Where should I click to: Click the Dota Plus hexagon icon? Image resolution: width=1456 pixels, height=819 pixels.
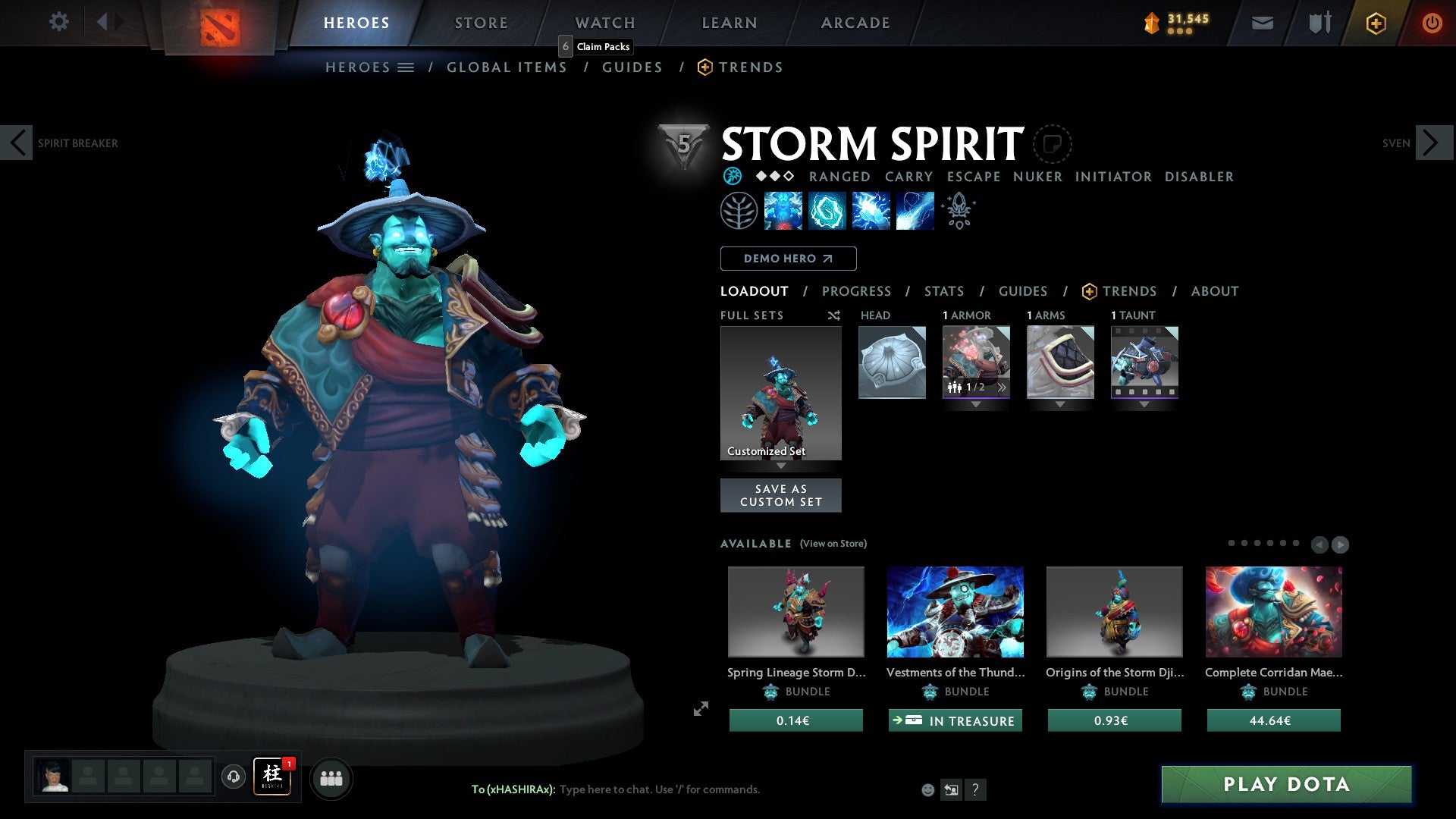1375,23
